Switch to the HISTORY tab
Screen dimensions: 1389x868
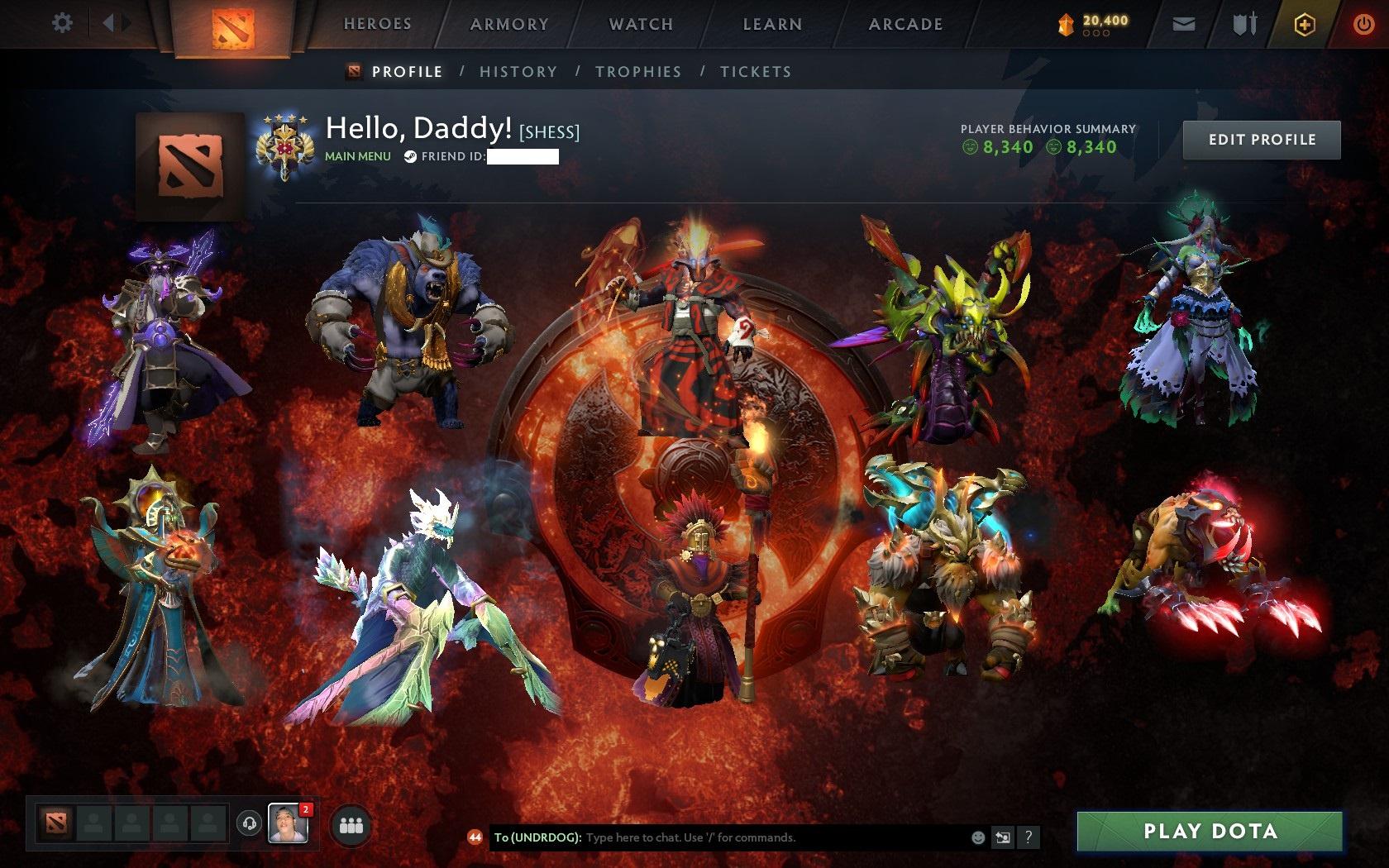(x=518, y=72)
